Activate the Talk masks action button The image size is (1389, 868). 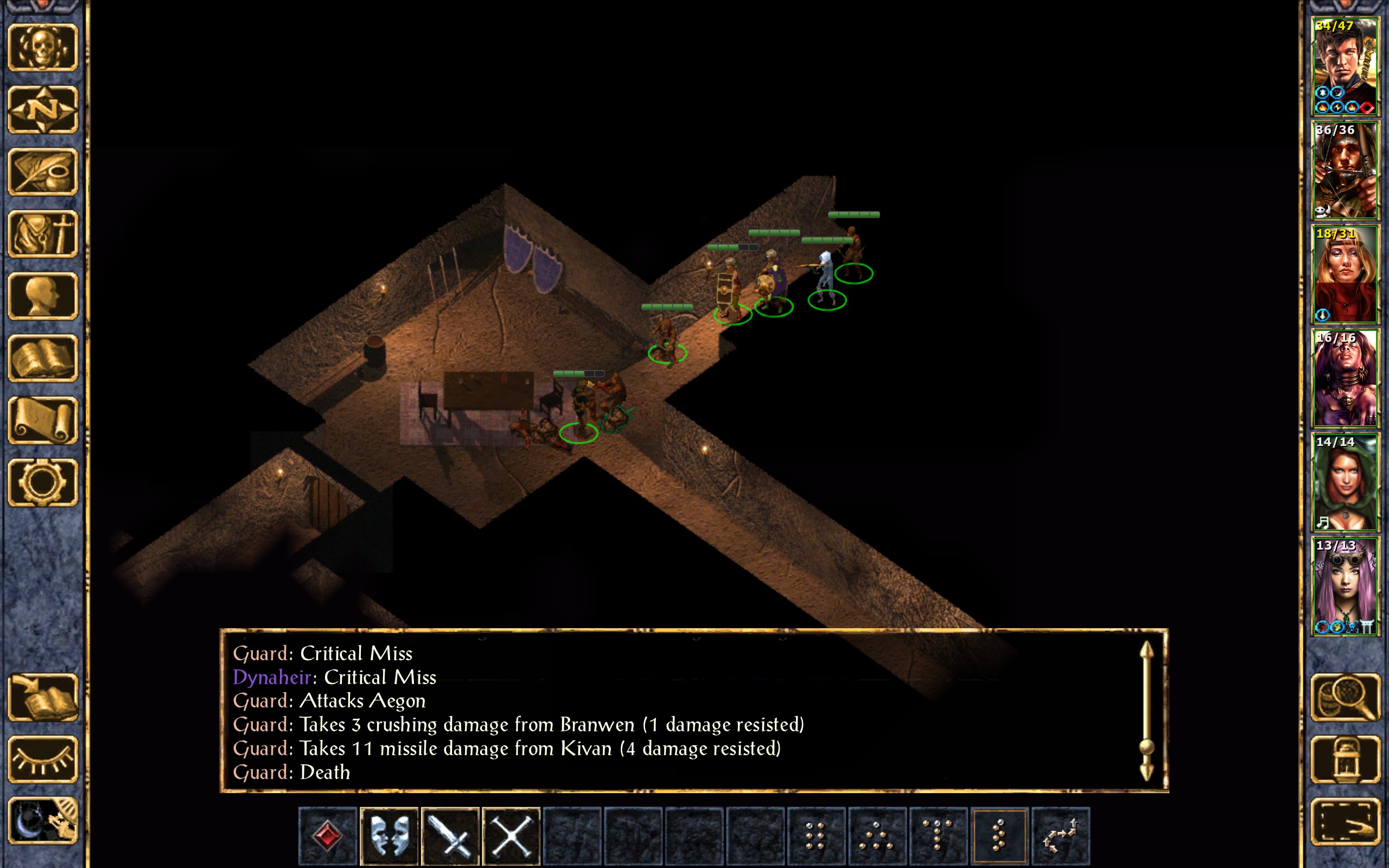tap(389, 836)
